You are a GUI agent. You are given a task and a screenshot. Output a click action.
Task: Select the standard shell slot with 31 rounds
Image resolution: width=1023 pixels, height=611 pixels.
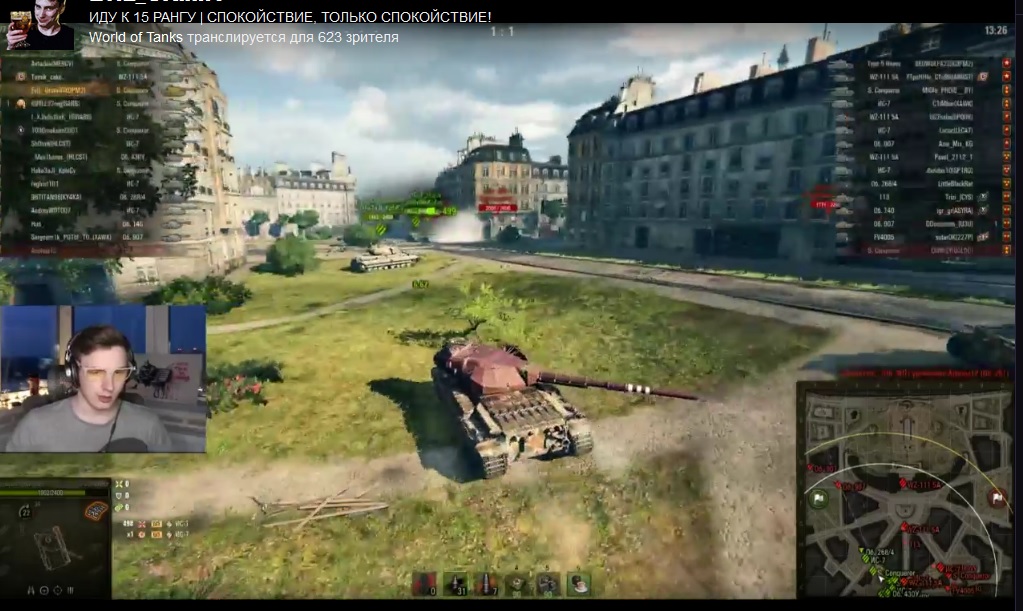pos(455,583)
